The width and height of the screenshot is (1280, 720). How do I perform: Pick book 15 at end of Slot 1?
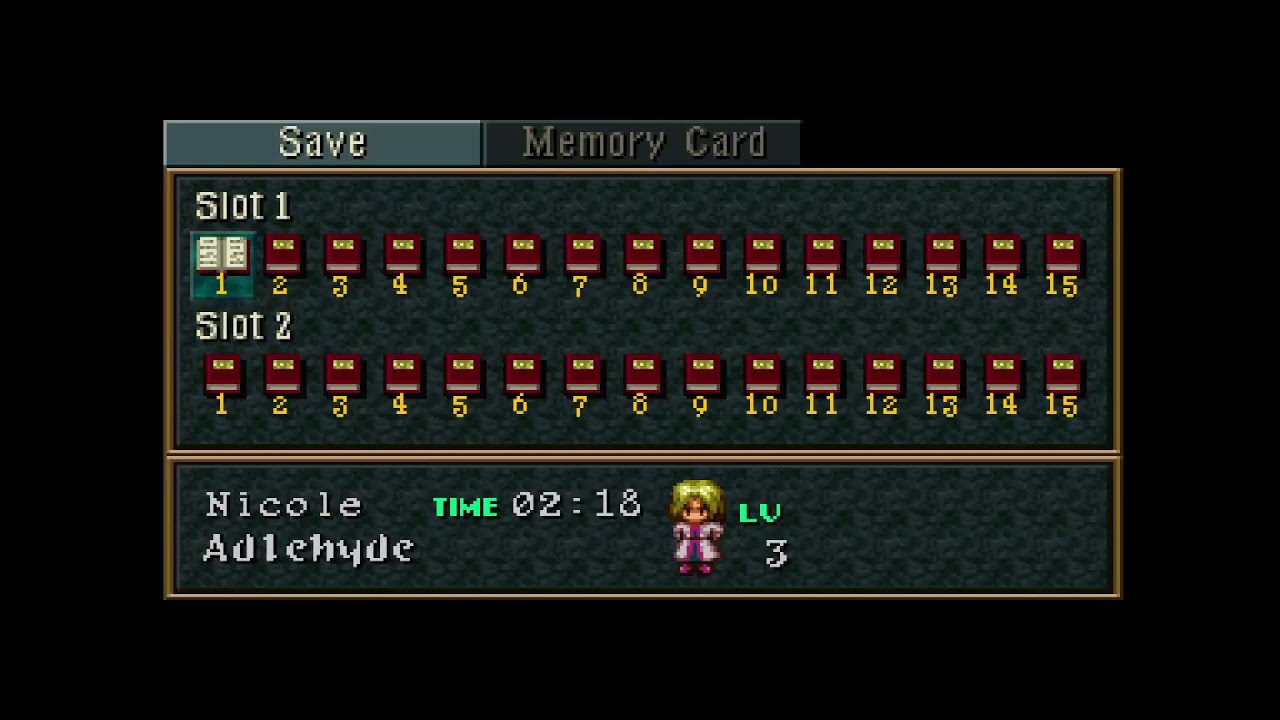coord(1062,255)
